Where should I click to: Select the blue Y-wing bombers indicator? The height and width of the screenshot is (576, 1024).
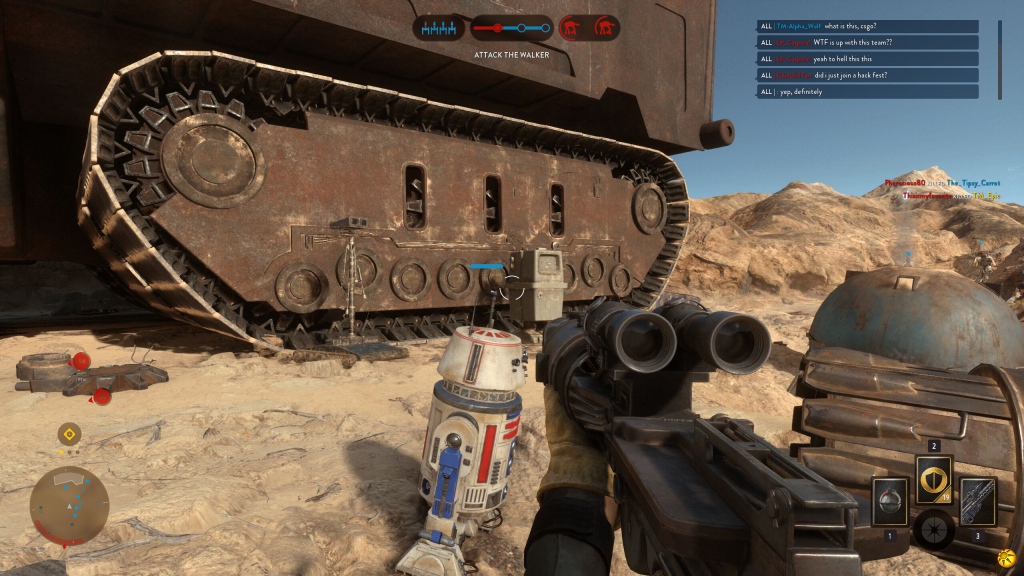(x=439, y=28)
